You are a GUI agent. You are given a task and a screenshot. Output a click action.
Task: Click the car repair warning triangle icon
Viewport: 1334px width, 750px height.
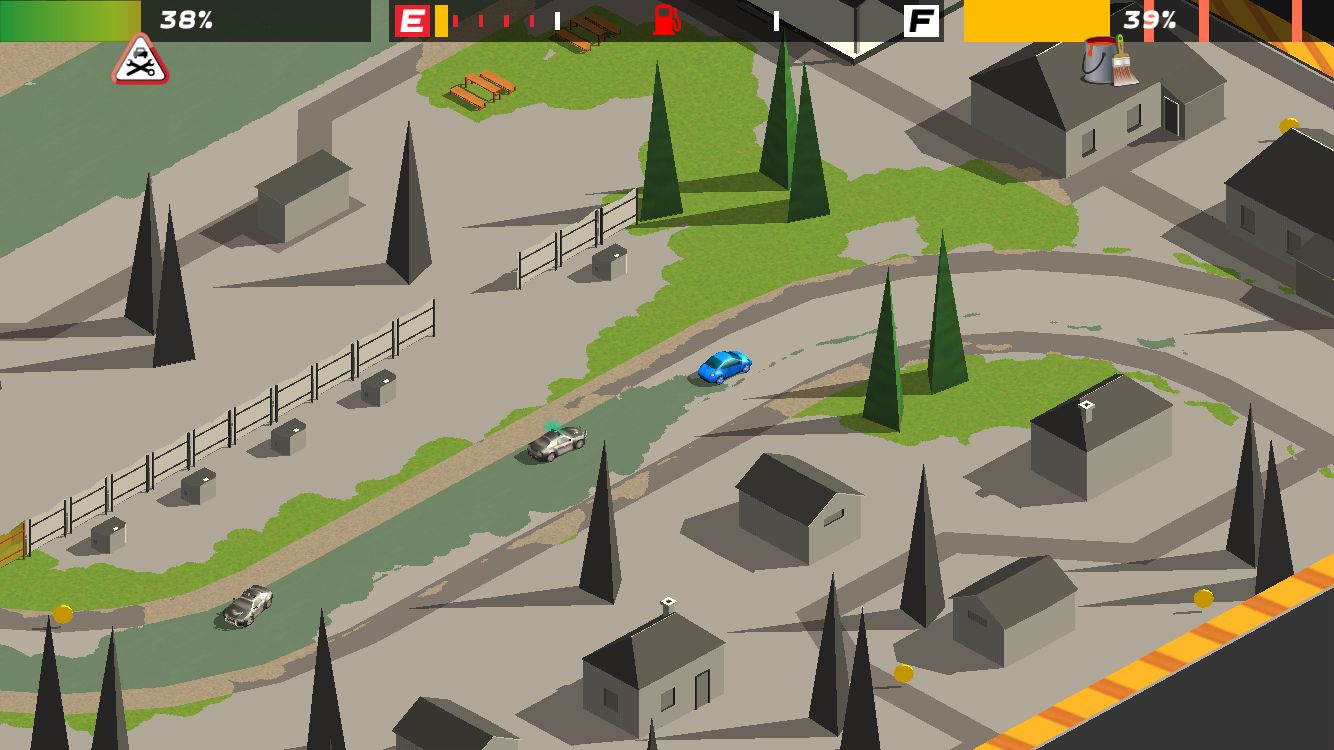coord(140,61)
